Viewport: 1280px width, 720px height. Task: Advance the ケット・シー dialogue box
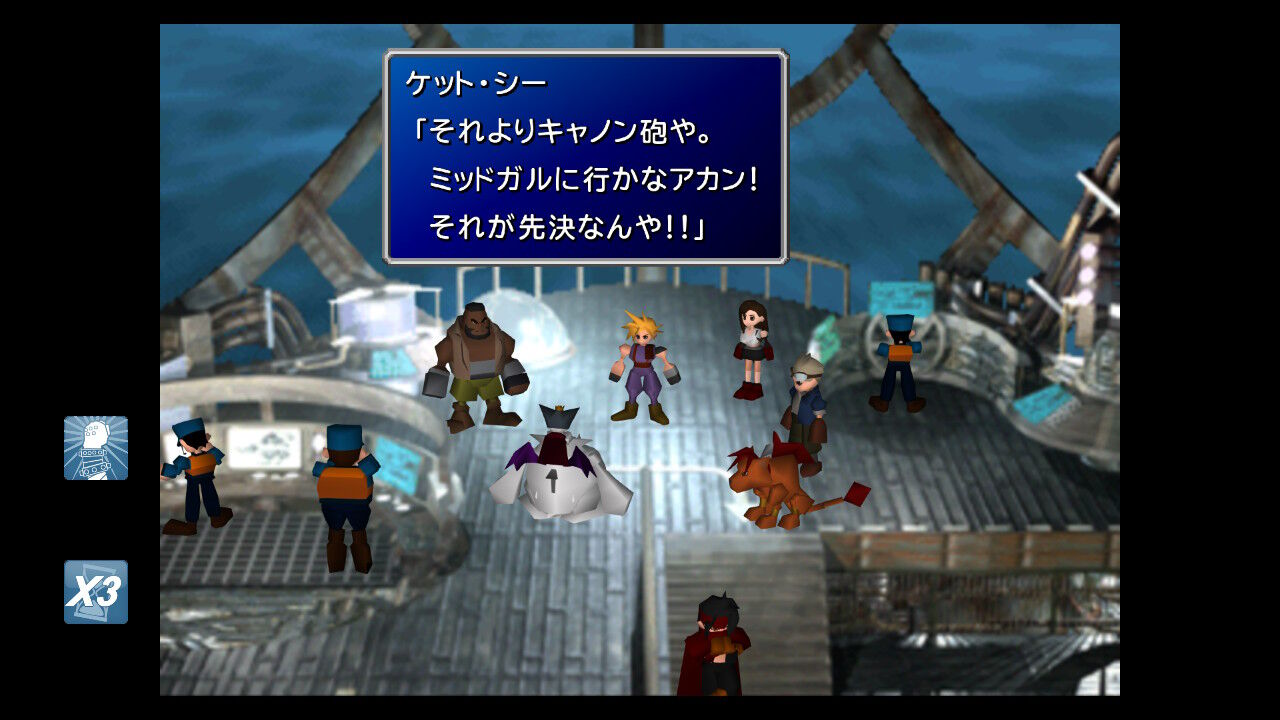[585, 150]
